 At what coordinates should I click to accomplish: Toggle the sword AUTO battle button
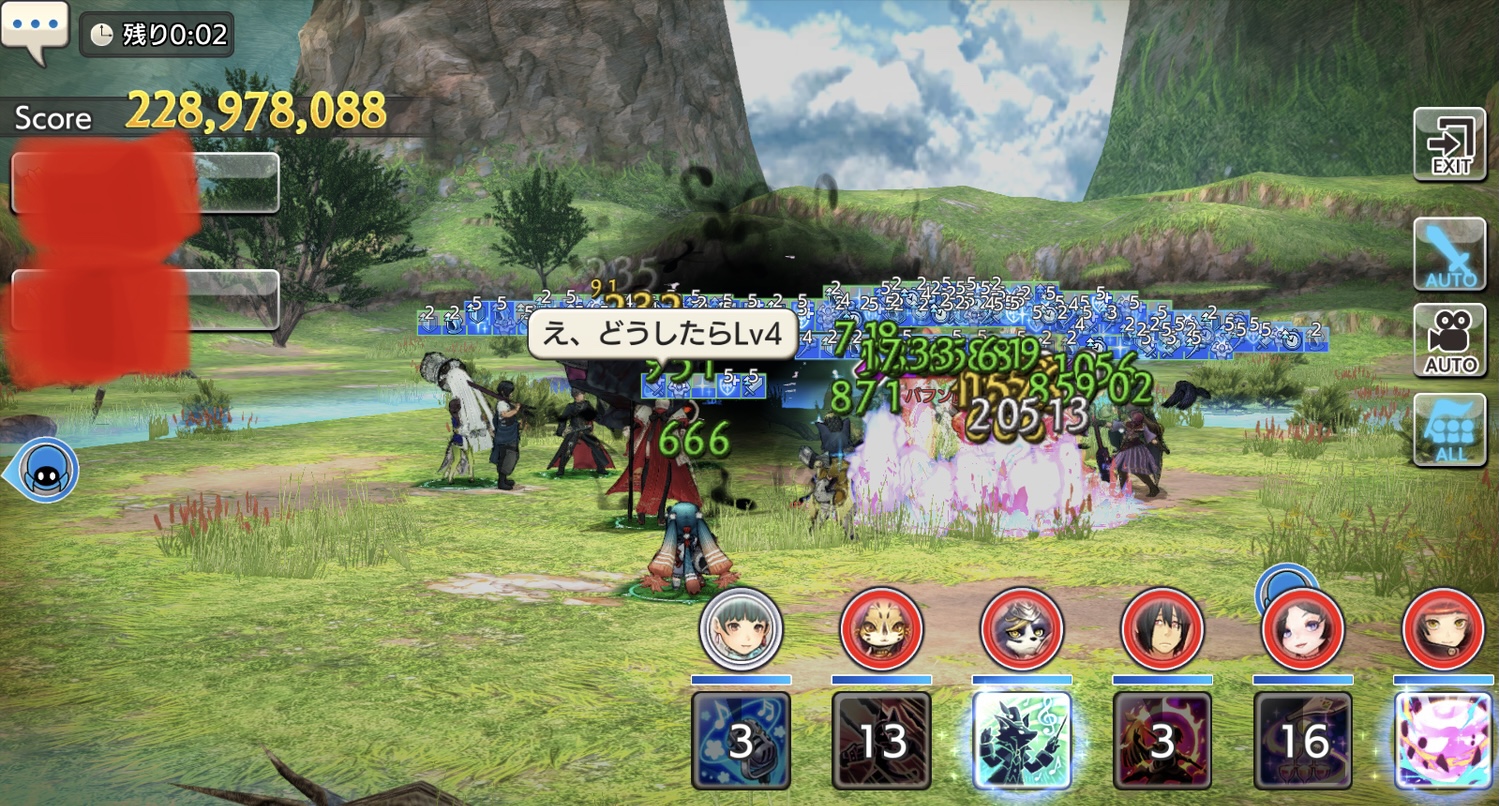point(1449,254)
